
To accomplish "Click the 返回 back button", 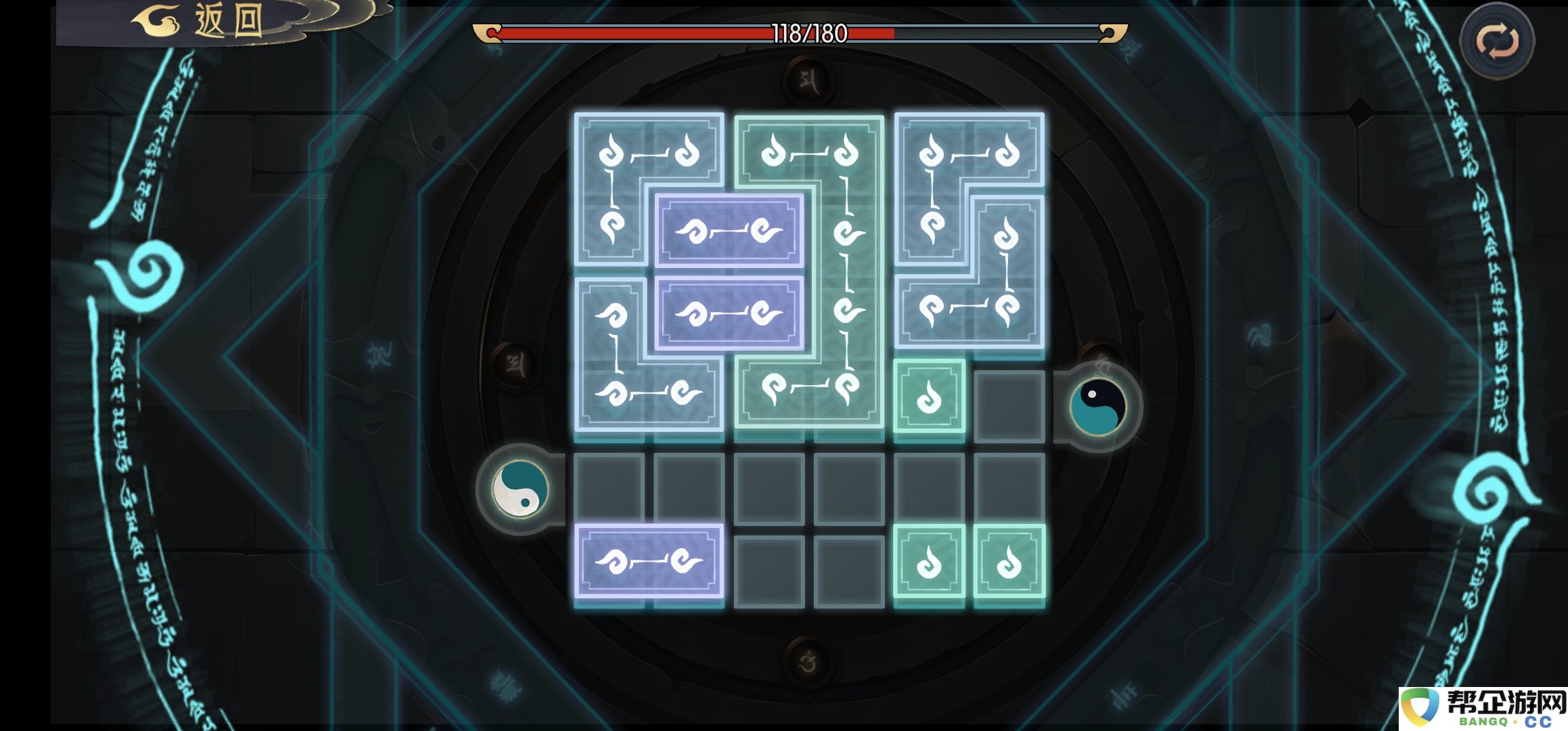I will 203,22.
